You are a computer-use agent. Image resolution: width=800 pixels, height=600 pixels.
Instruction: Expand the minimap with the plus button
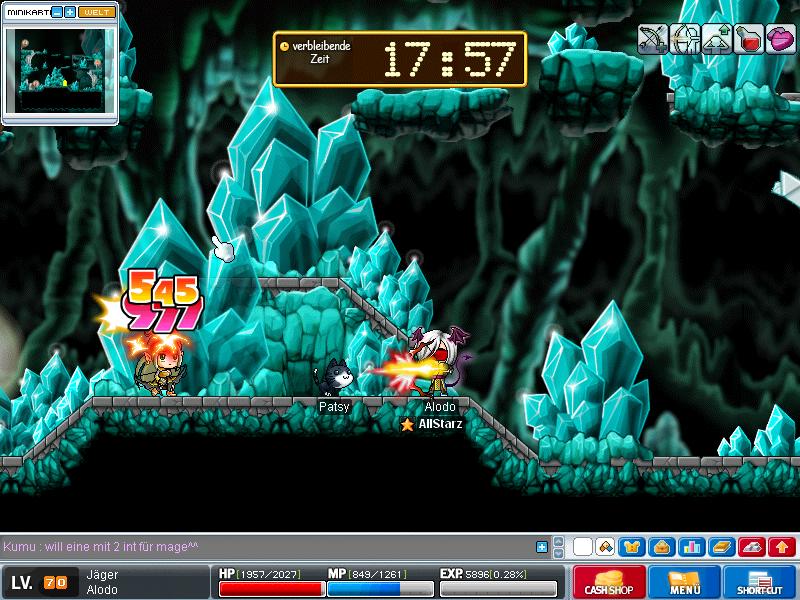pyautogui.click(x=69, y=12)
